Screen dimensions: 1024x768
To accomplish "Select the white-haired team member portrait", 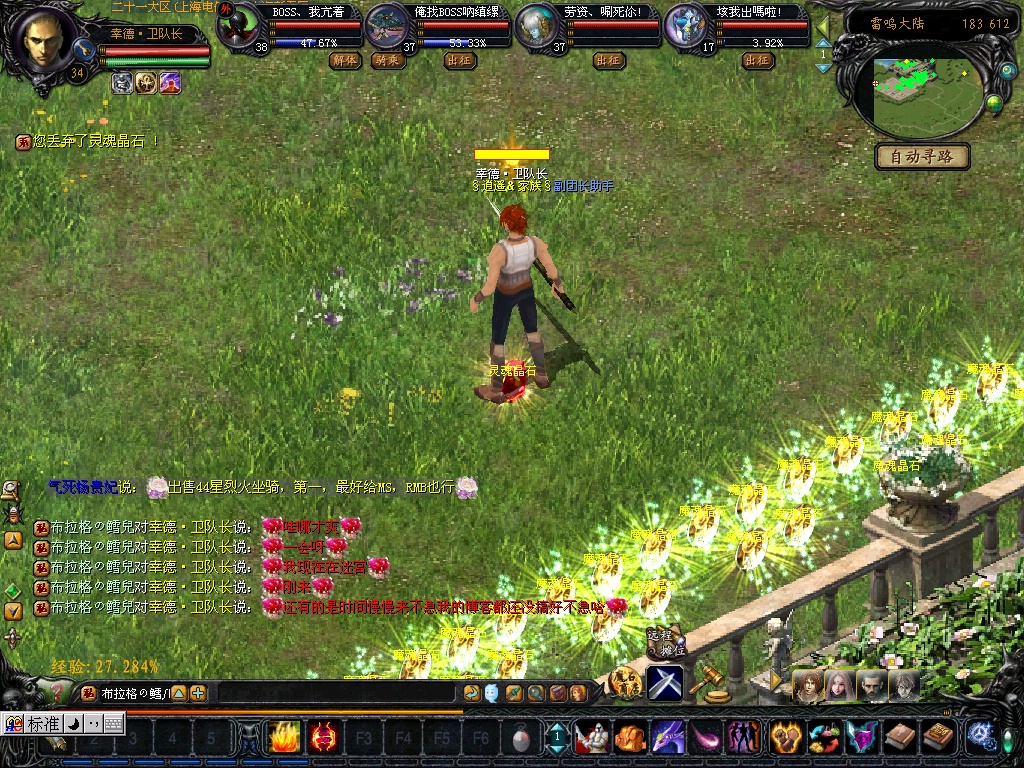I will [906, 685].
